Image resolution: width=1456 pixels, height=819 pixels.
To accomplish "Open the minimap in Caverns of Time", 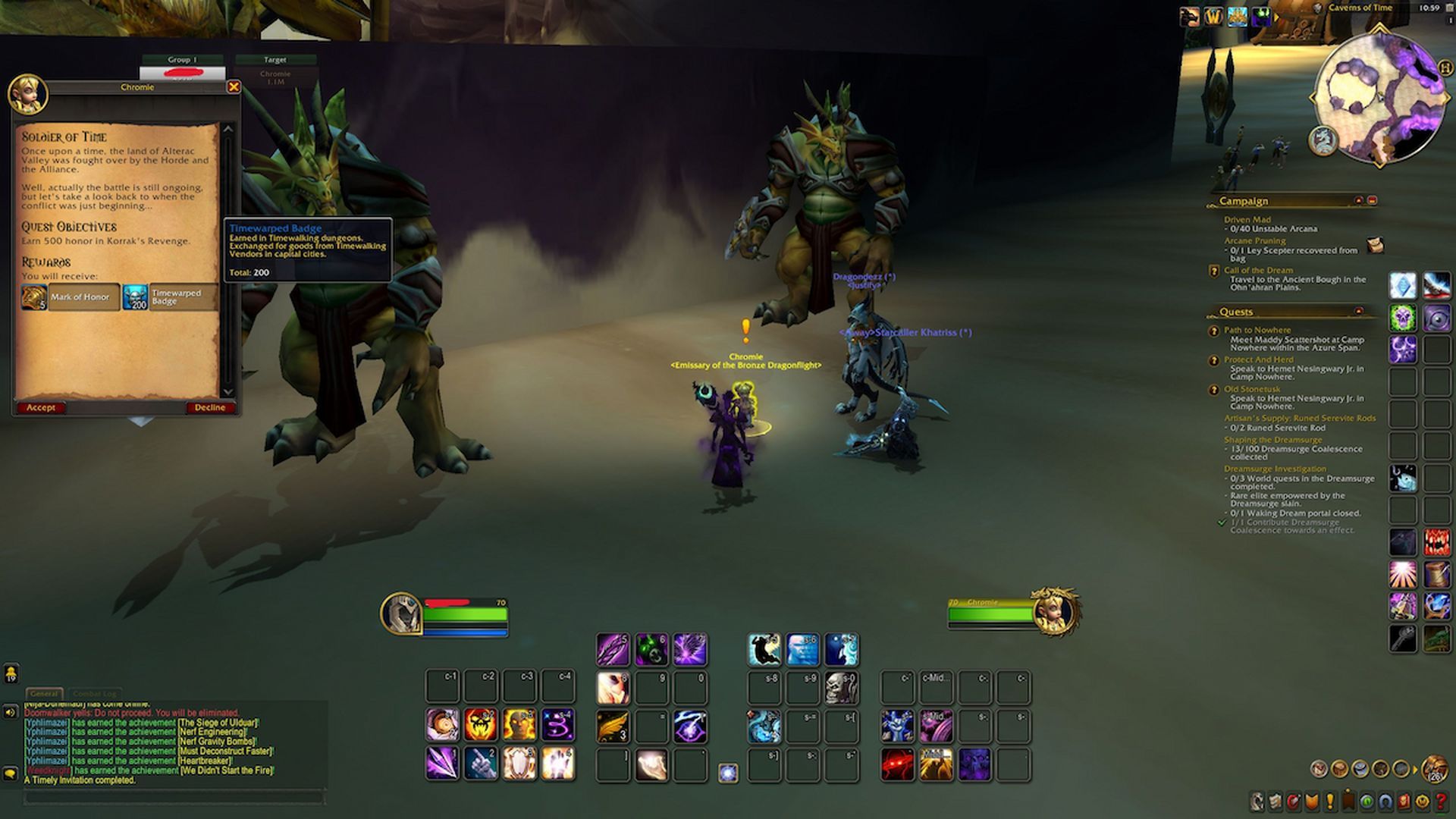I will coord(1378,96).
